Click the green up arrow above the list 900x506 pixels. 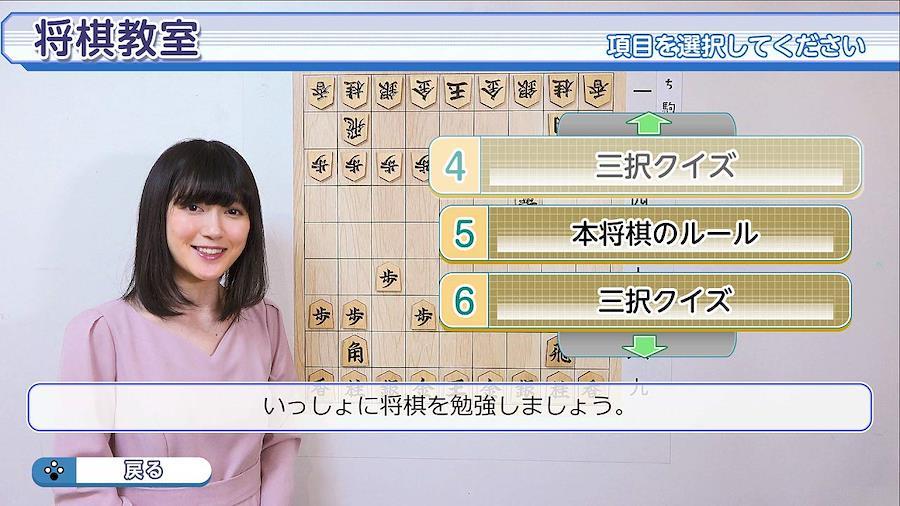coord(648,124)
